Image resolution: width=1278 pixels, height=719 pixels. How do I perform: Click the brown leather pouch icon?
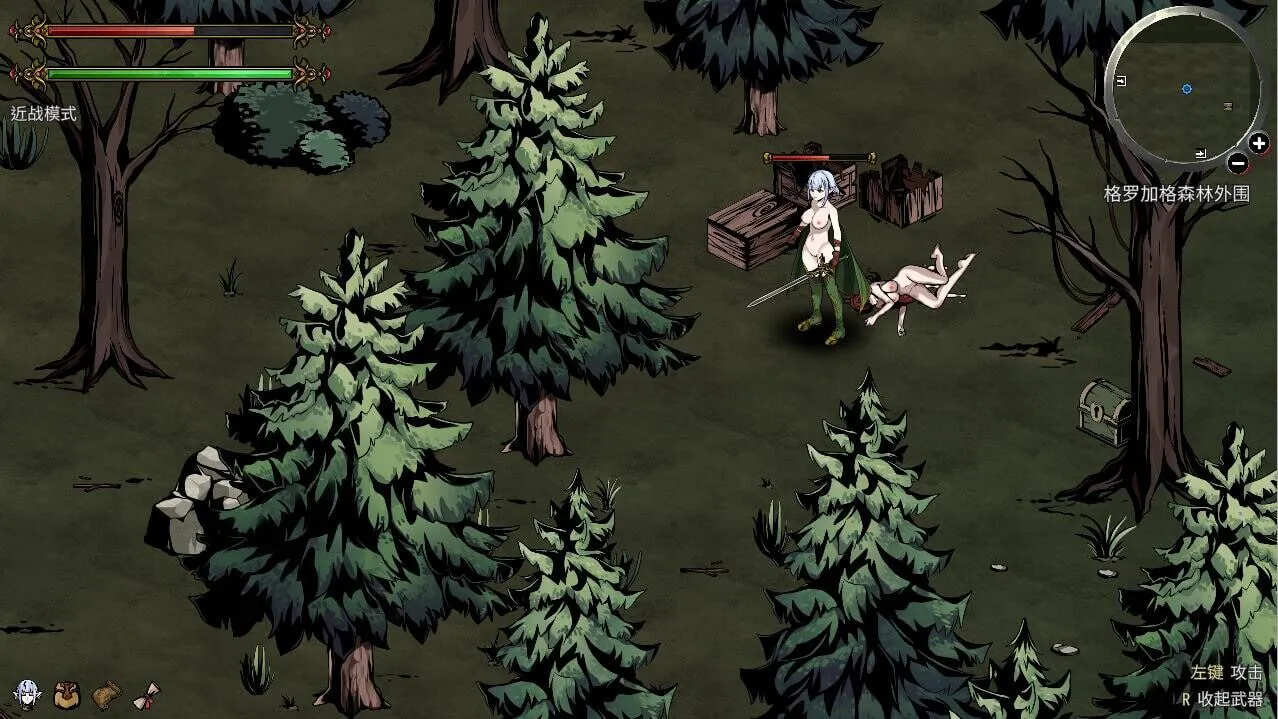(x=106, y=694)
